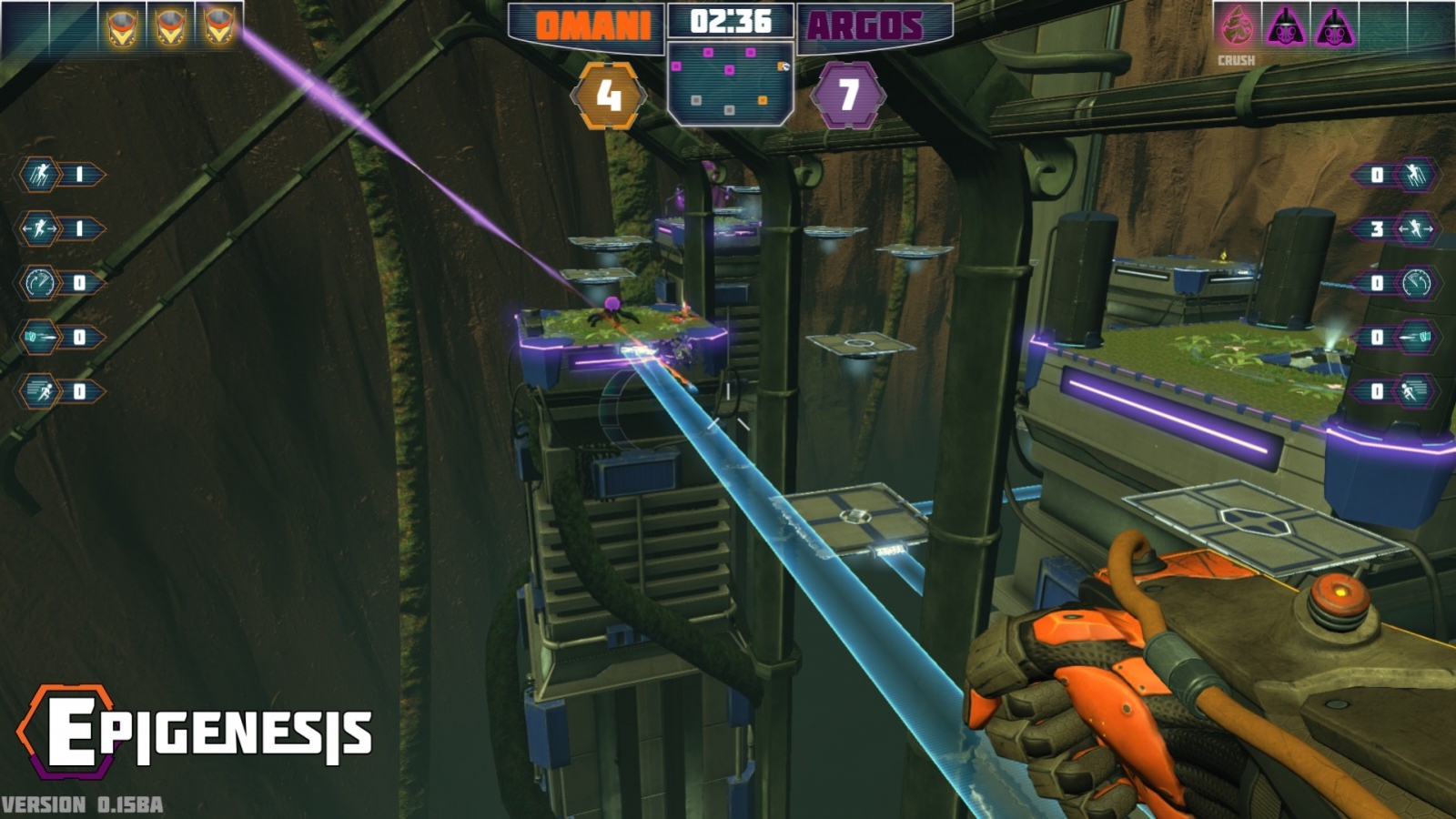Image resolution: width=1456 pixels, height=819 pixels.
Task: Click the orange team's jumping figure icon
Action: point(39,175)
